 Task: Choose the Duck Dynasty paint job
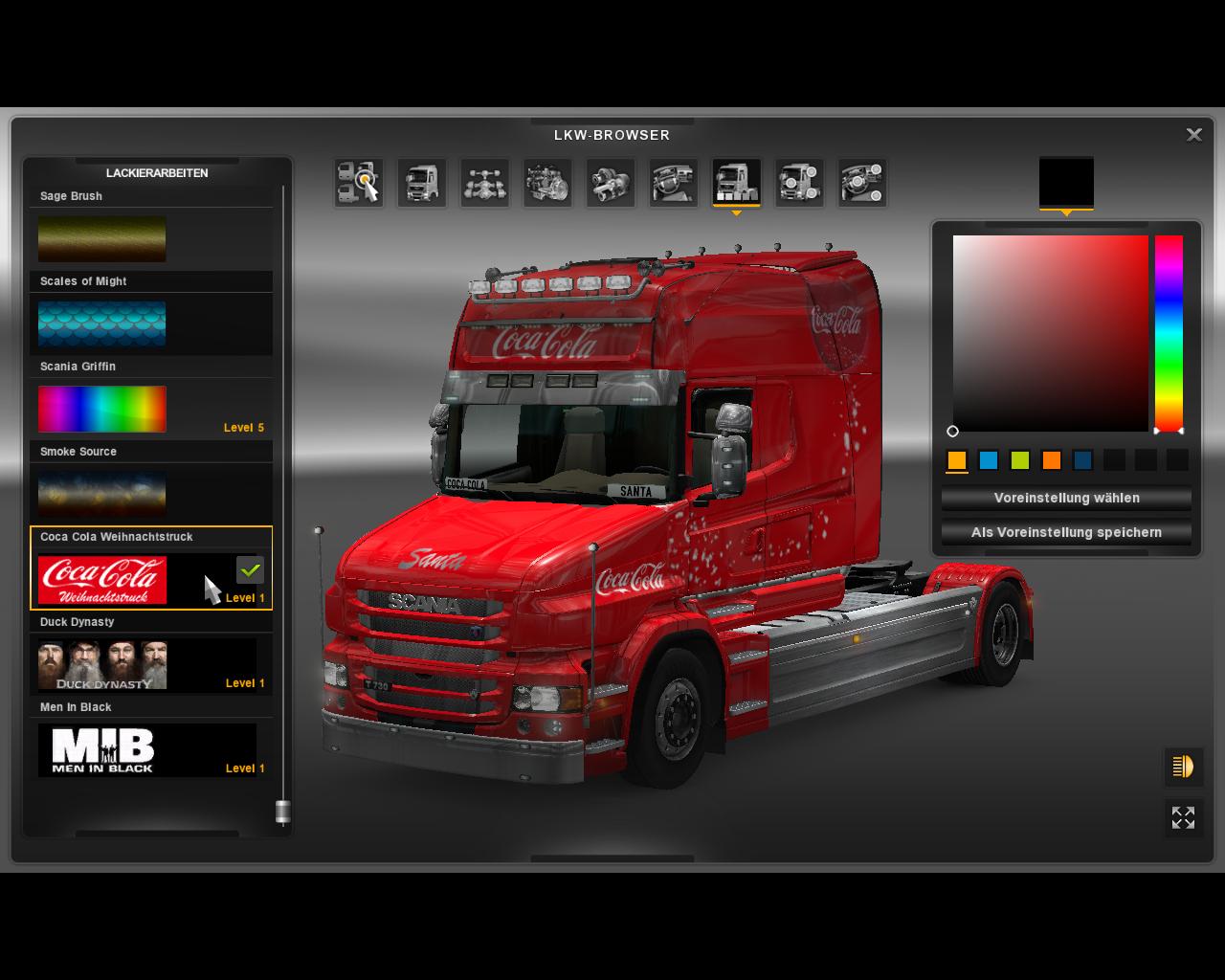102,665
